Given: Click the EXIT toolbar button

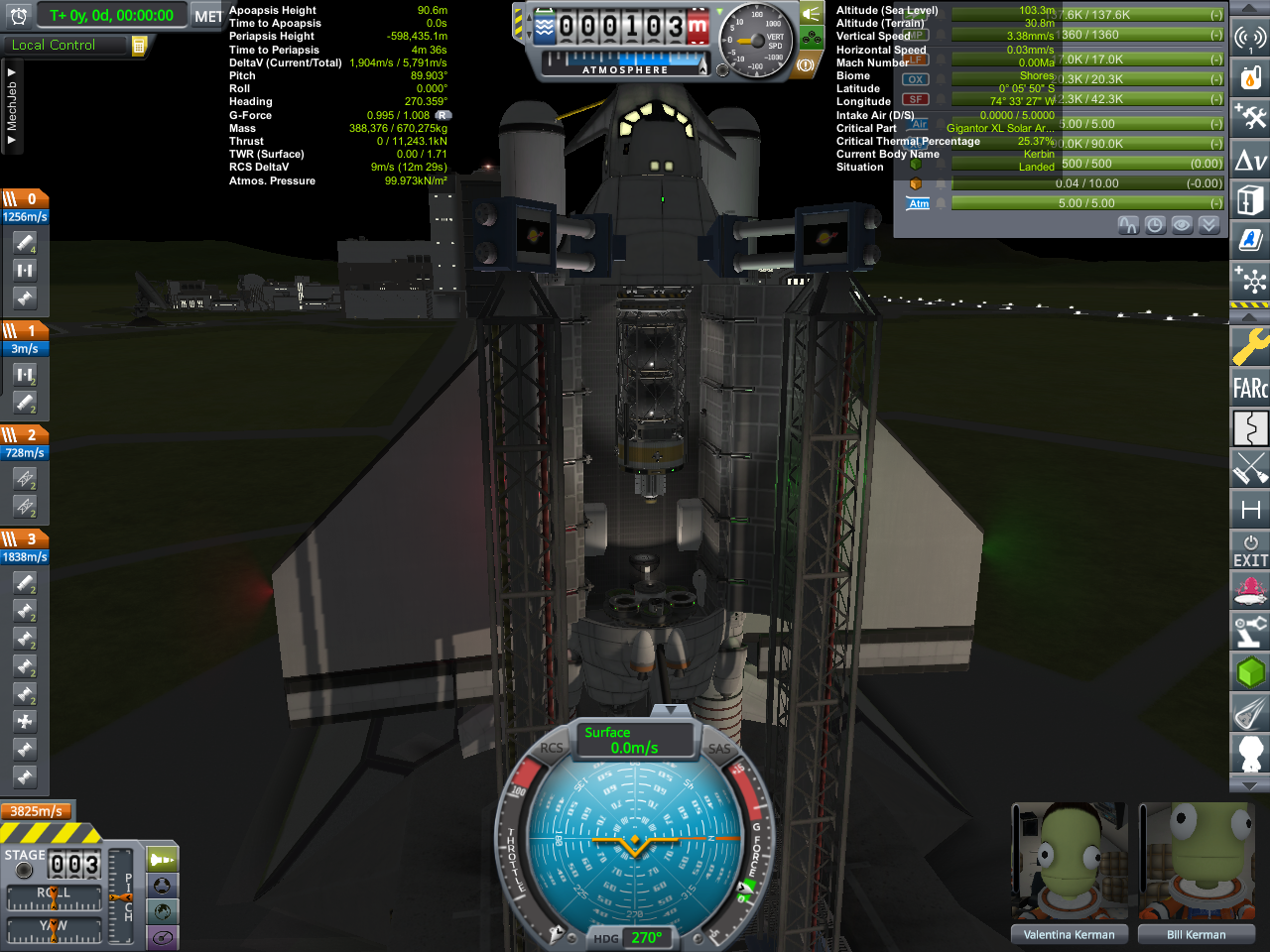Looking at the screenshot, I should [1250, 551].
